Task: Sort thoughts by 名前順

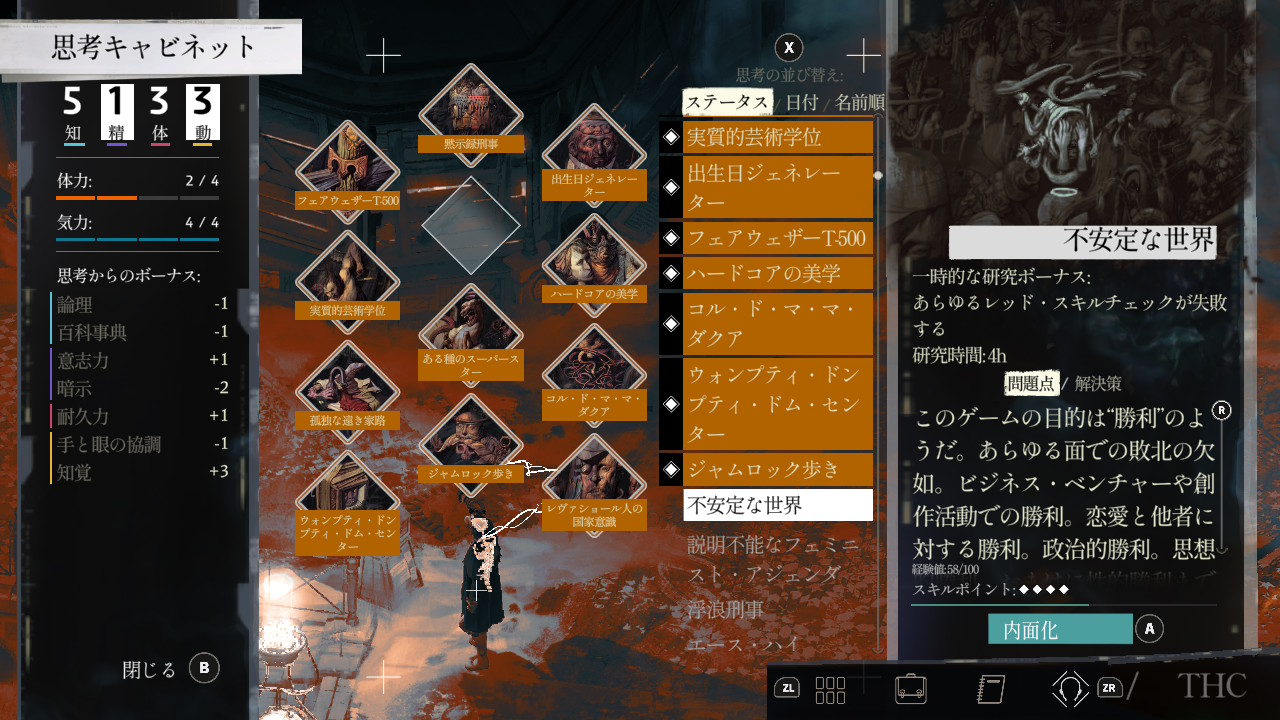Action: [859, 102]
